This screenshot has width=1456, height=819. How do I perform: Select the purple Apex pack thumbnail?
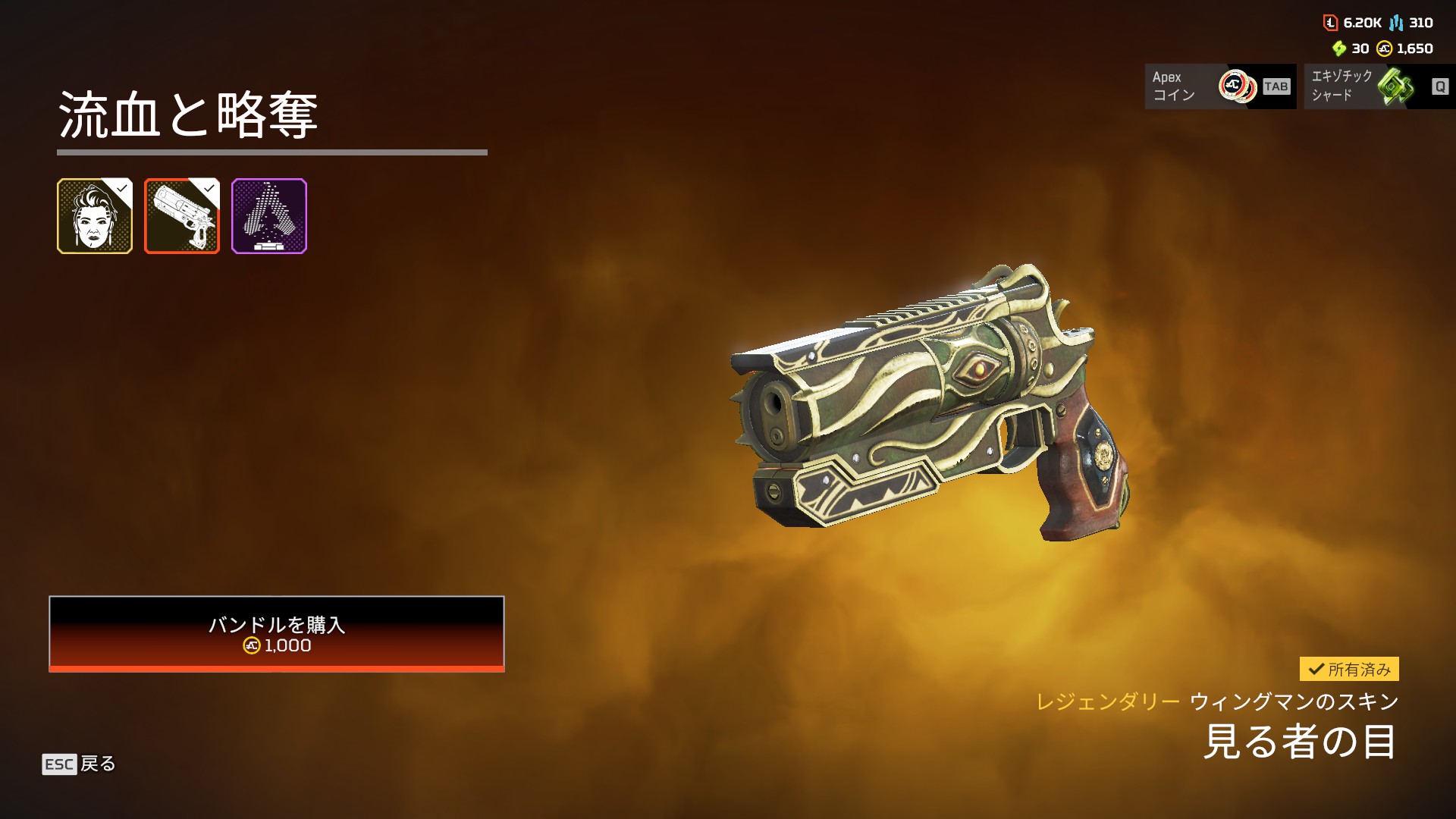pos(269,216)
